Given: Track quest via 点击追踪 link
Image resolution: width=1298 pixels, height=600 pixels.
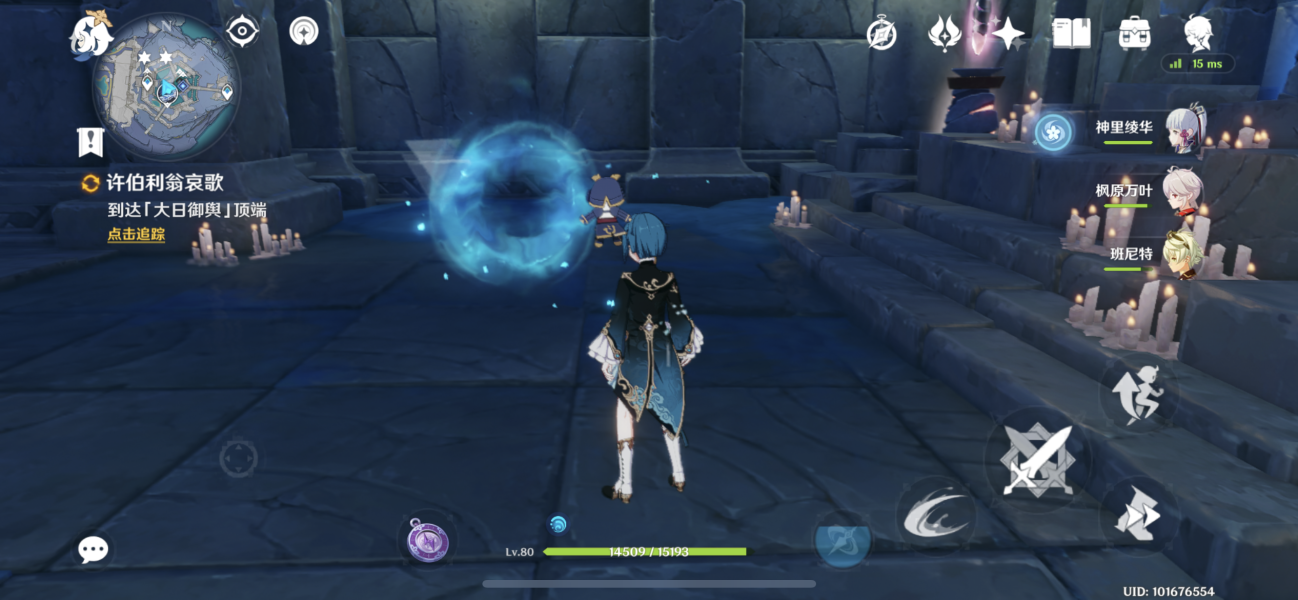Looking at the screenshot, I should point(136,235).
